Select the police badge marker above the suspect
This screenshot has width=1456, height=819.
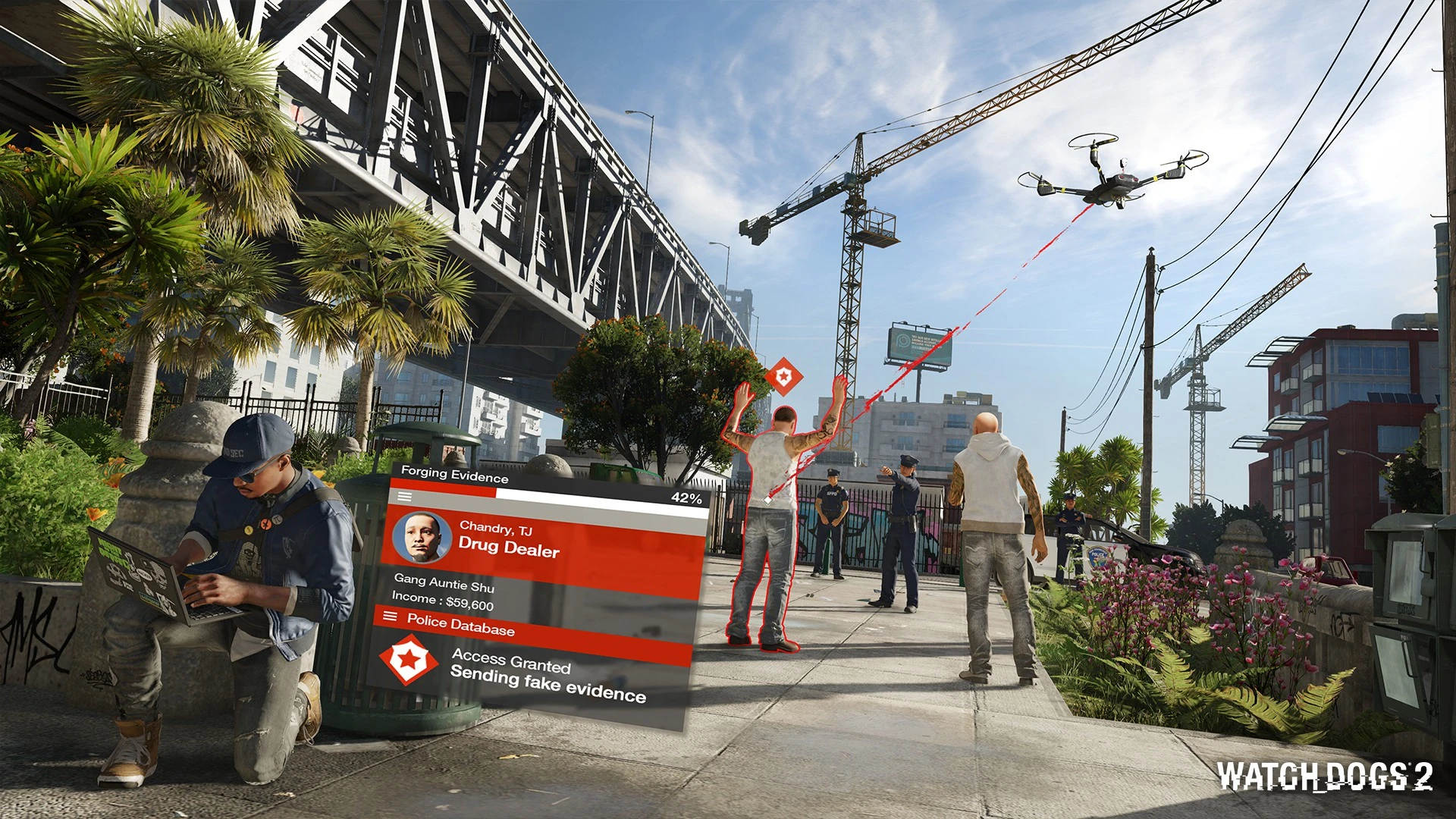click(x=781, y=376)
